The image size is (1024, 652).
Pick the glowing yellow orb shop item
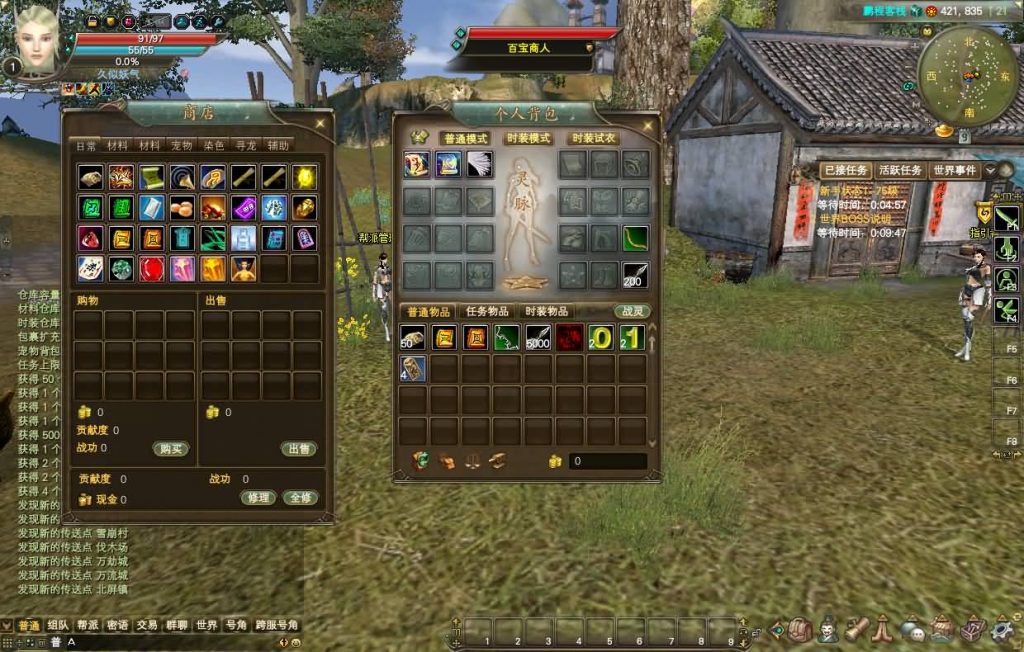tap(305, 178)
